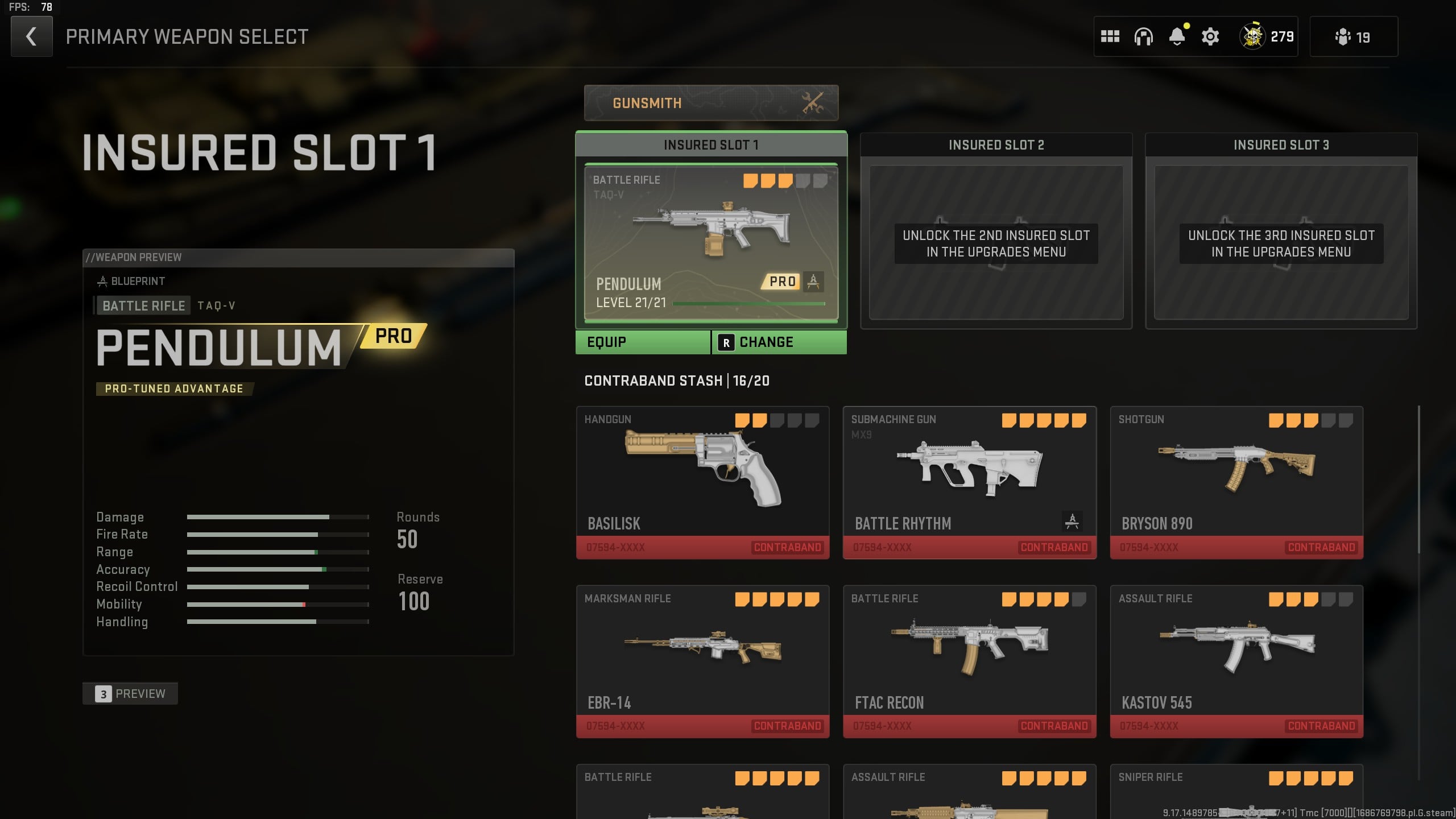Click the blueprint compass icon next to PRO badge
The width and height of the screenshot is (1456, 819).
(814, 282)
